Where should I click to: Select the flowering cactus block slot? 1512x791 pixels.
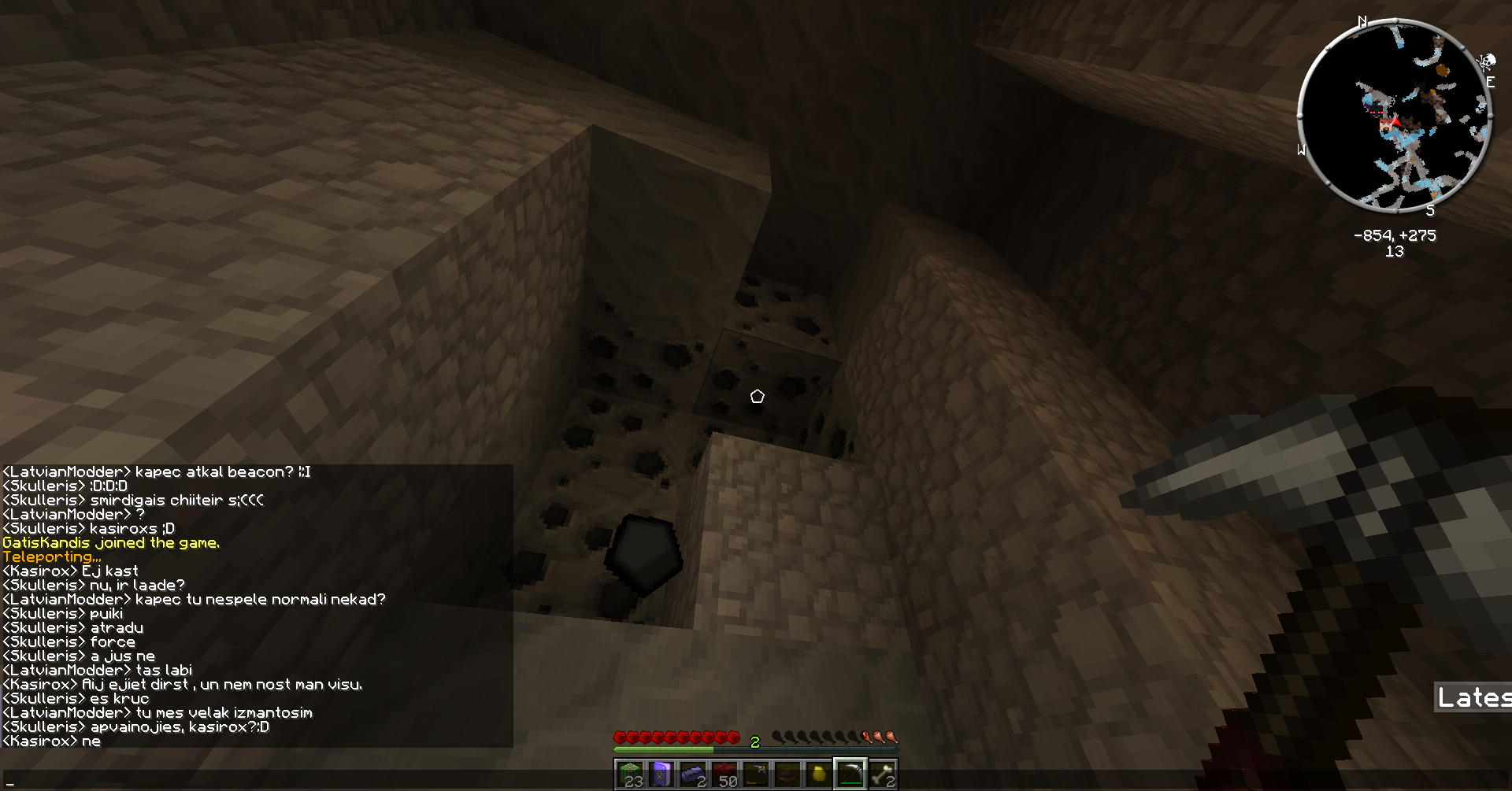point(630,774)
